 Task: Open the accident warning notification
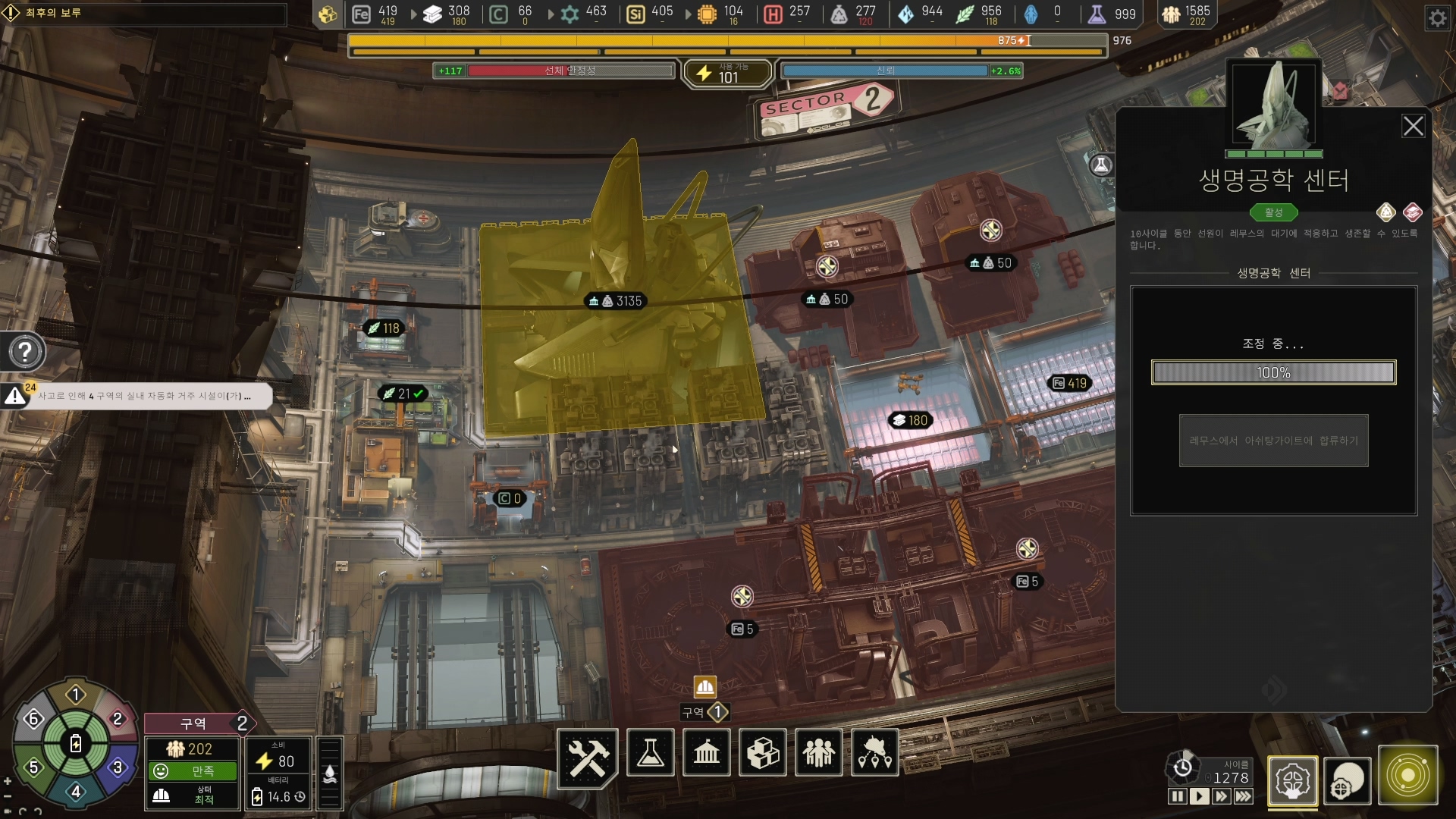pos(144,396)
